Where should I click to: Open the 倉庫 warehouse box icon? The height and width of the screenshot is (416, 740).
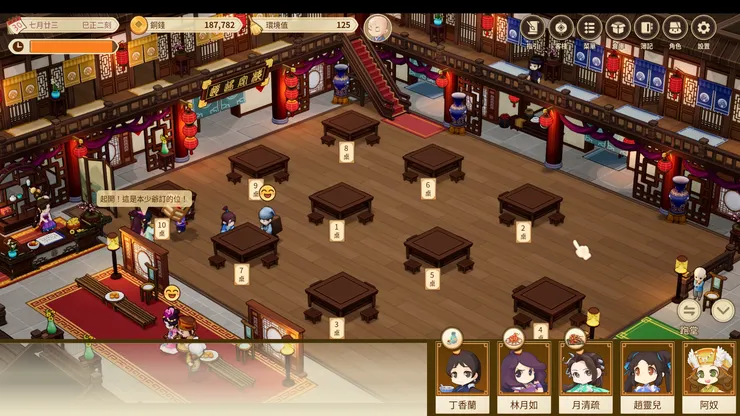tap(619, 28)
